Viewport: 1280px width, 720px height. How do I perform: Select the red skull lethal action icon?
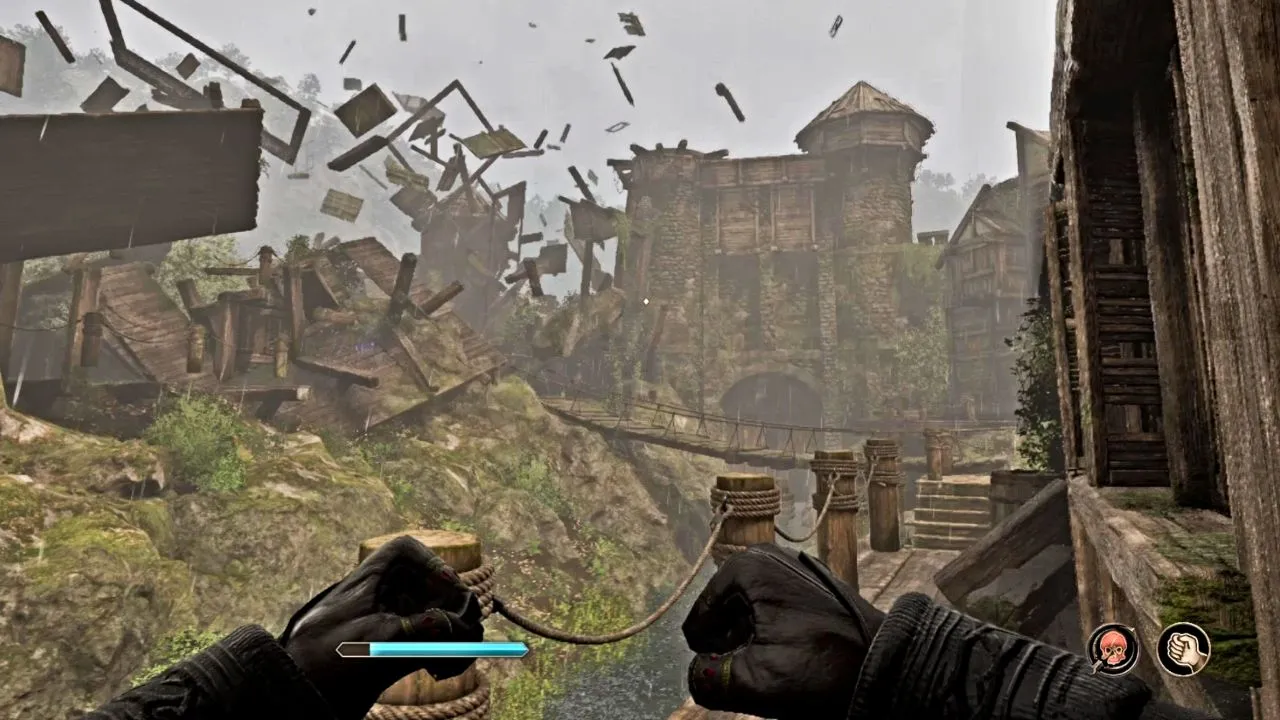point(1112,650)
